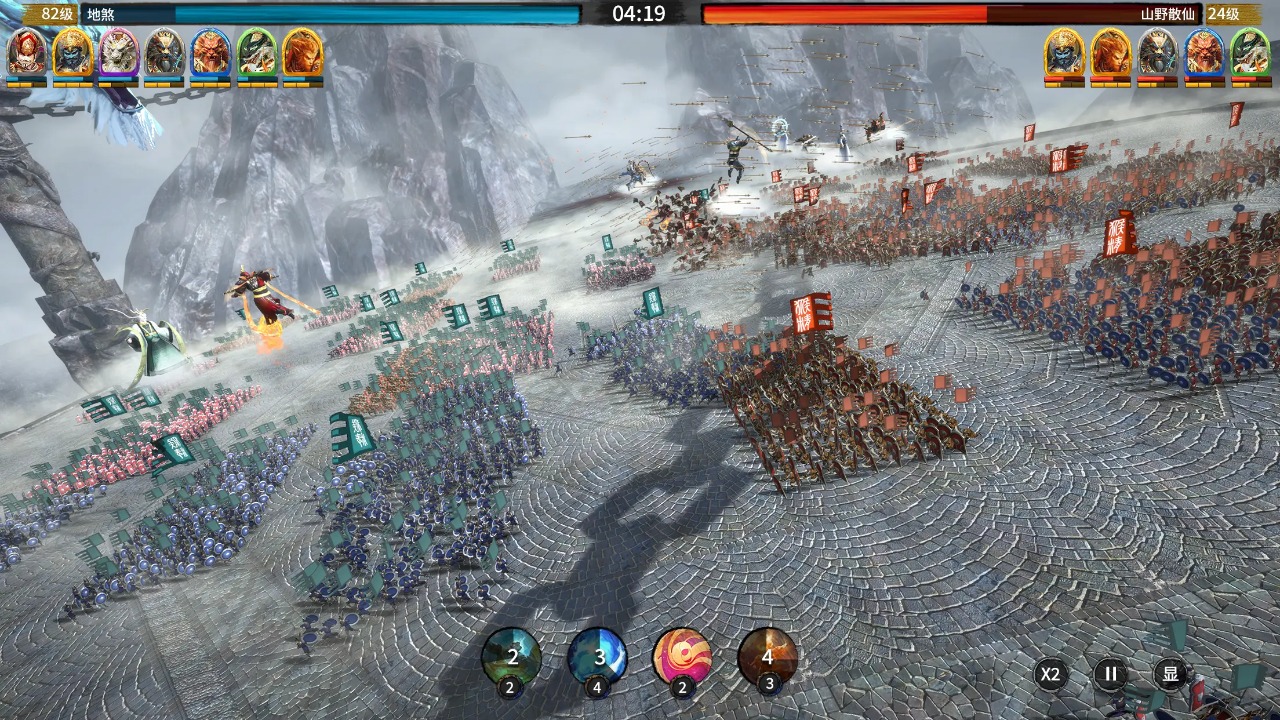Select the red-hooded hero portrait
Viewport: 1280px width, 720px height.
26,52
